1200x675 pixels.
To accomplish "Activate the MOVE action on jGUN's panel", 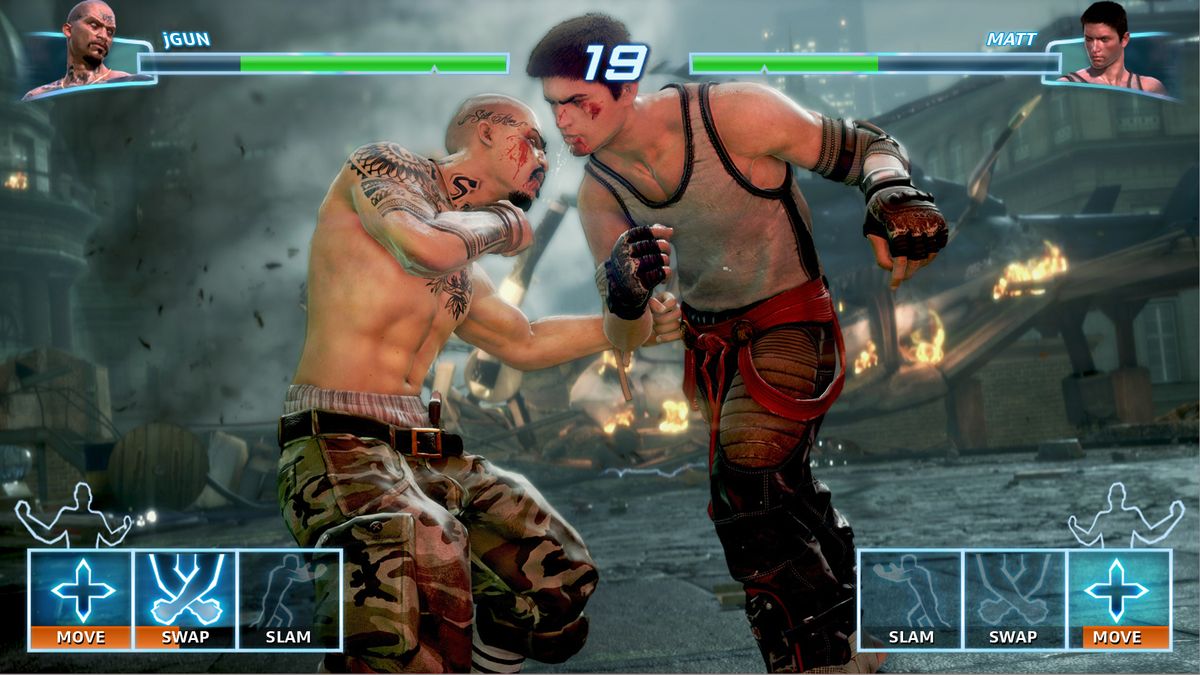I will [81, 600].
